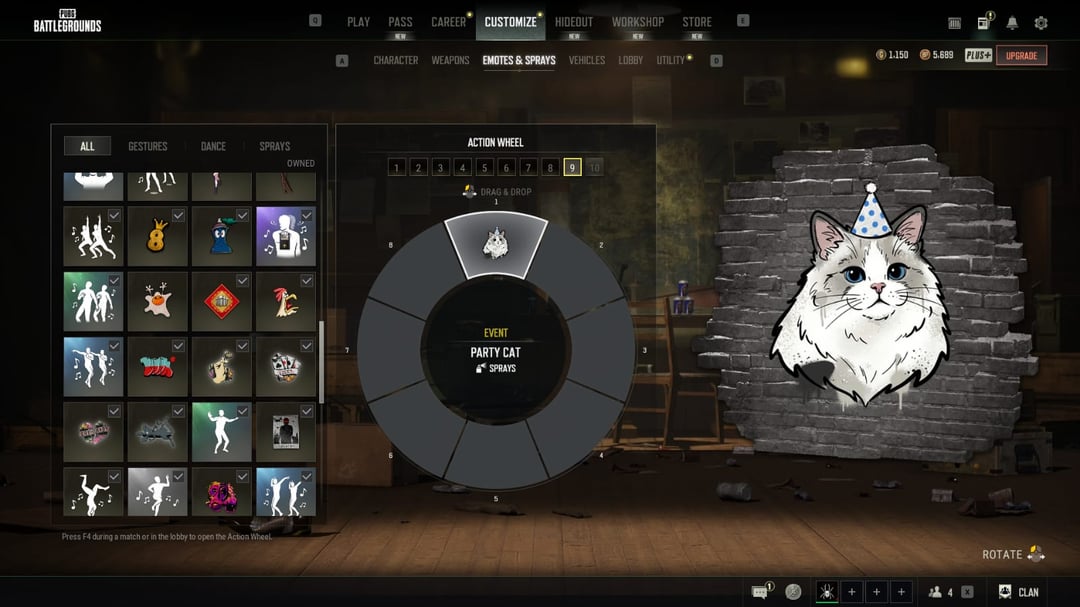
Task: Select the CHARACTER customization tab
Action: coord(396,61)
